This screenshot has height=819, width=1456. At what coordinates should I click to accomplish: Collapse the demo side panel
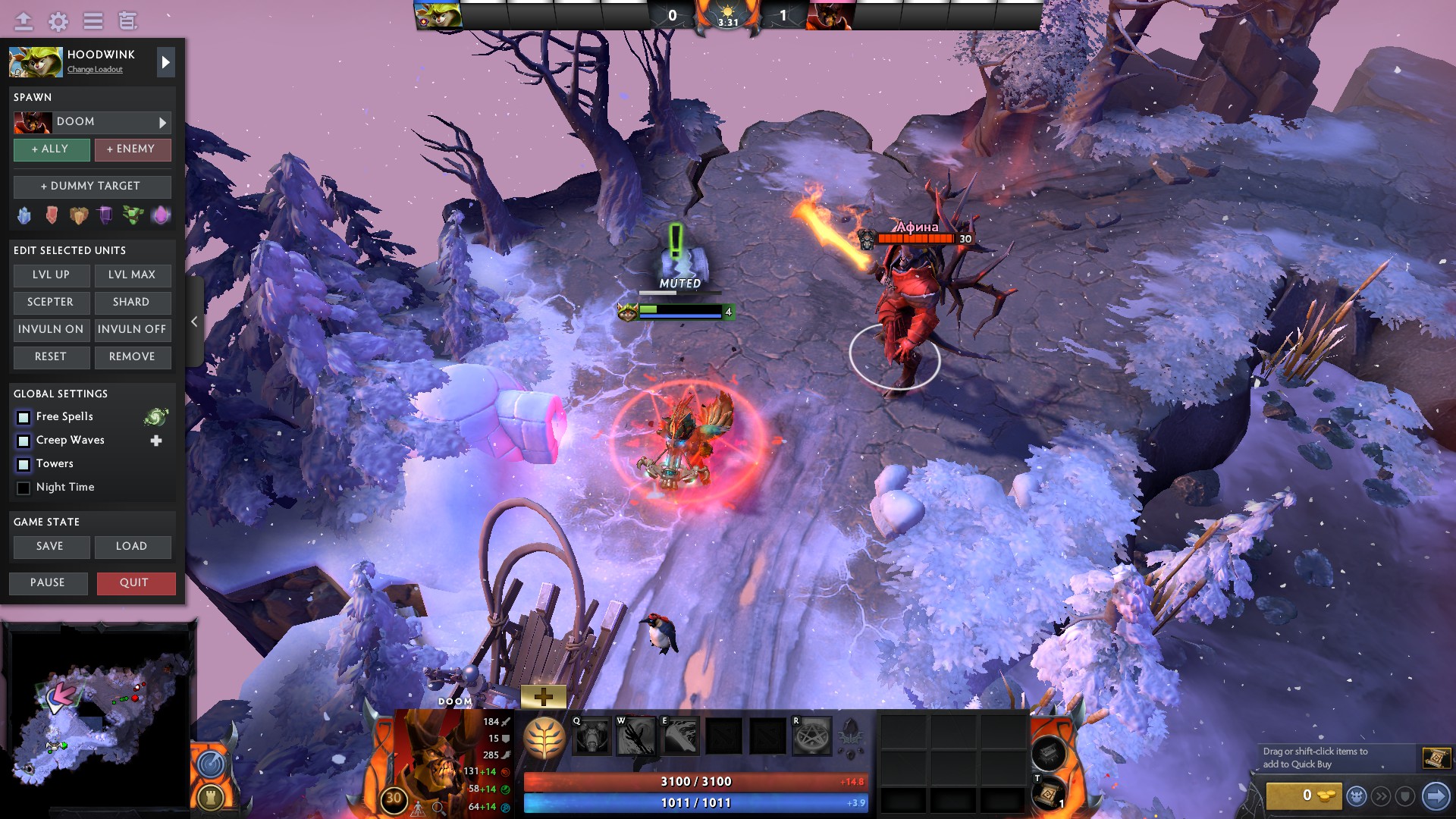tap(194, 322)
